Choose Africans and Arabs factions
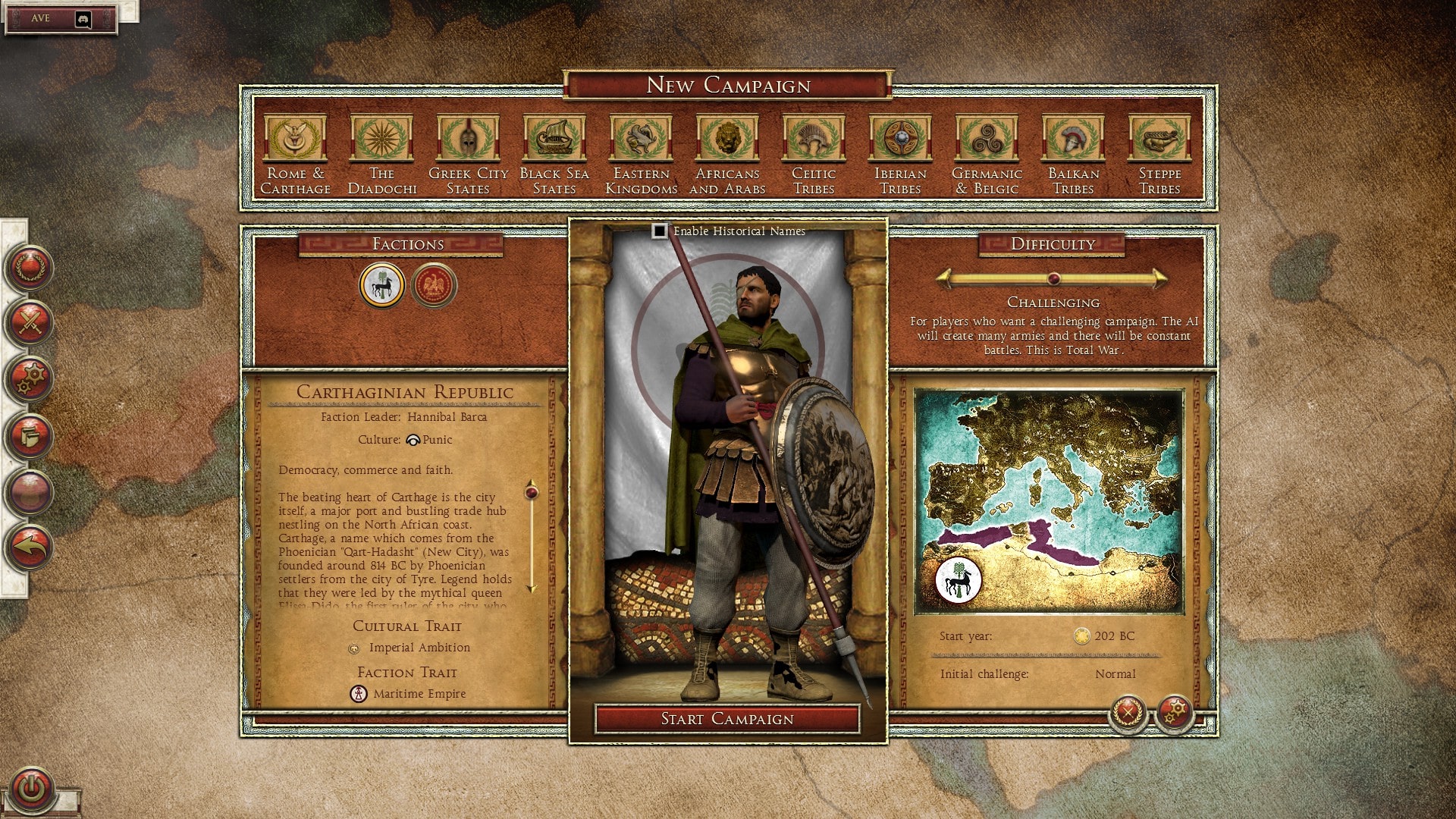Image resolution: width=1456 pixels, height=819 pixels. tap(727, 139)
